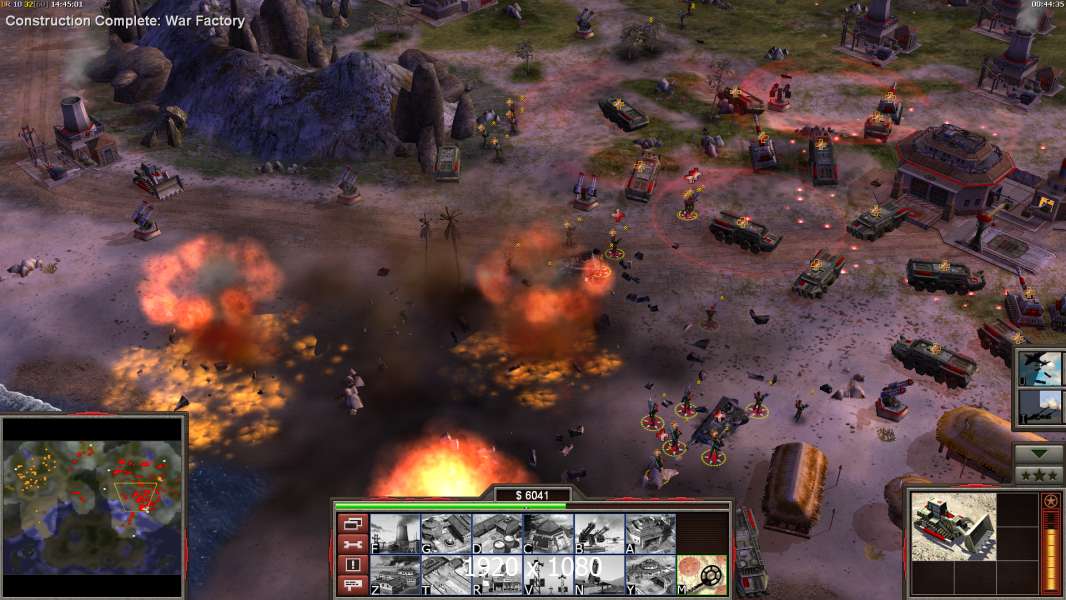Select the building marked hotkey G
Image resolution: width=1066 pixels, height=600 pixels.
(x=446, y=534)
